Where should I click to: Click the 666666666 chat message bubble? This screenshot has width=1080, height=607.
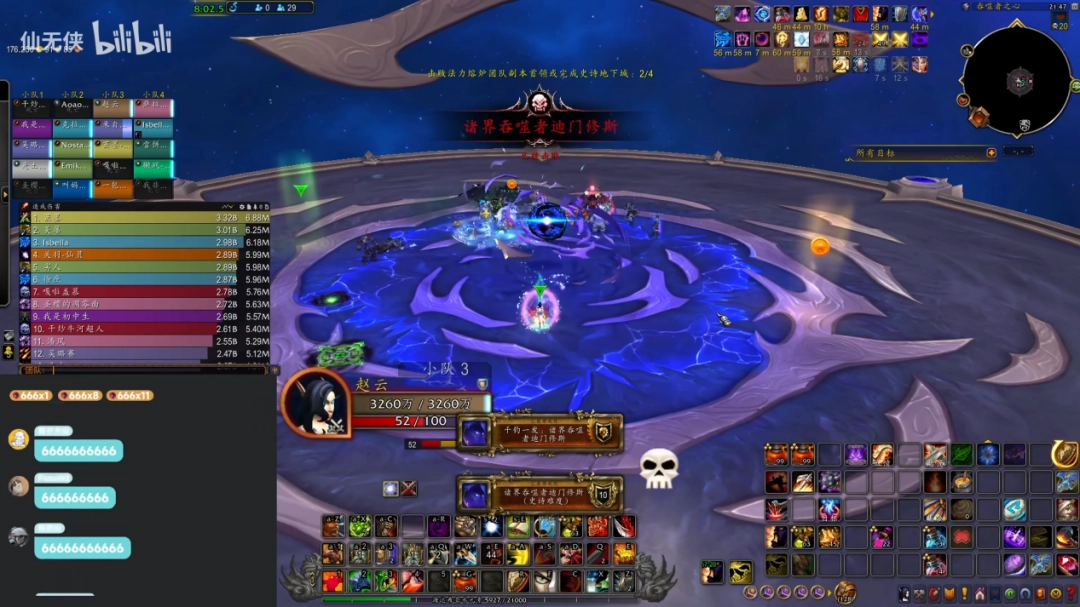(76, 497)
